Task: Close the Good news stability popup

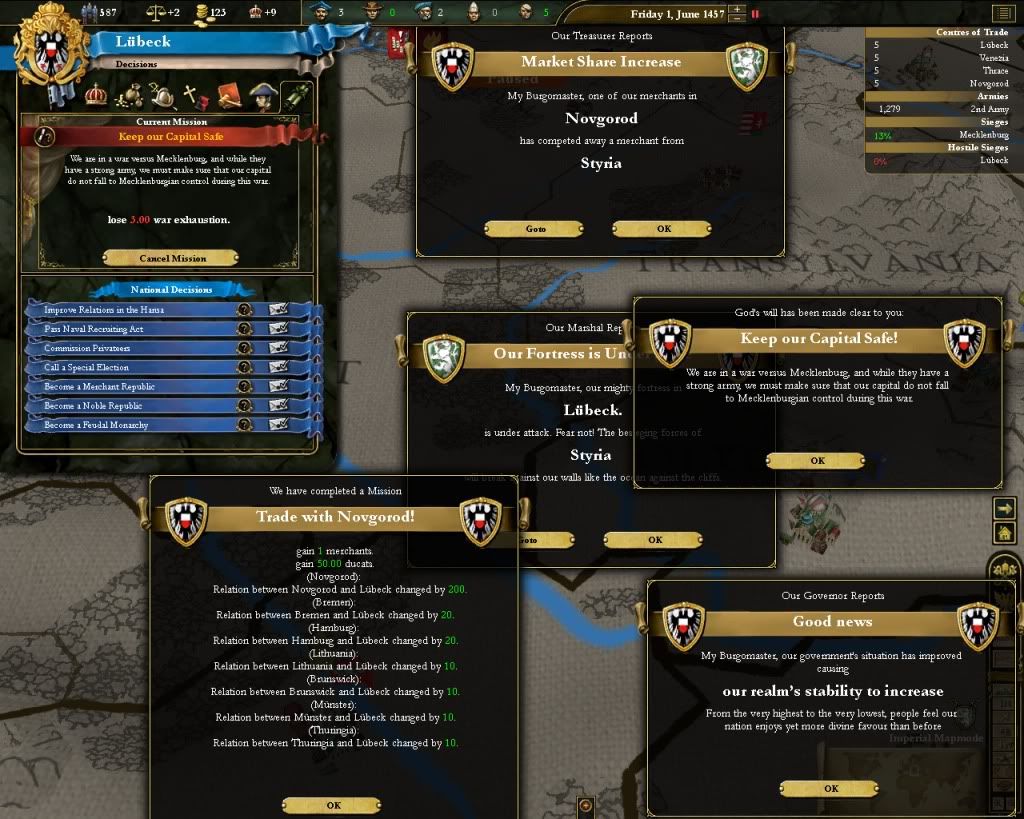Action: pos(830,788)
